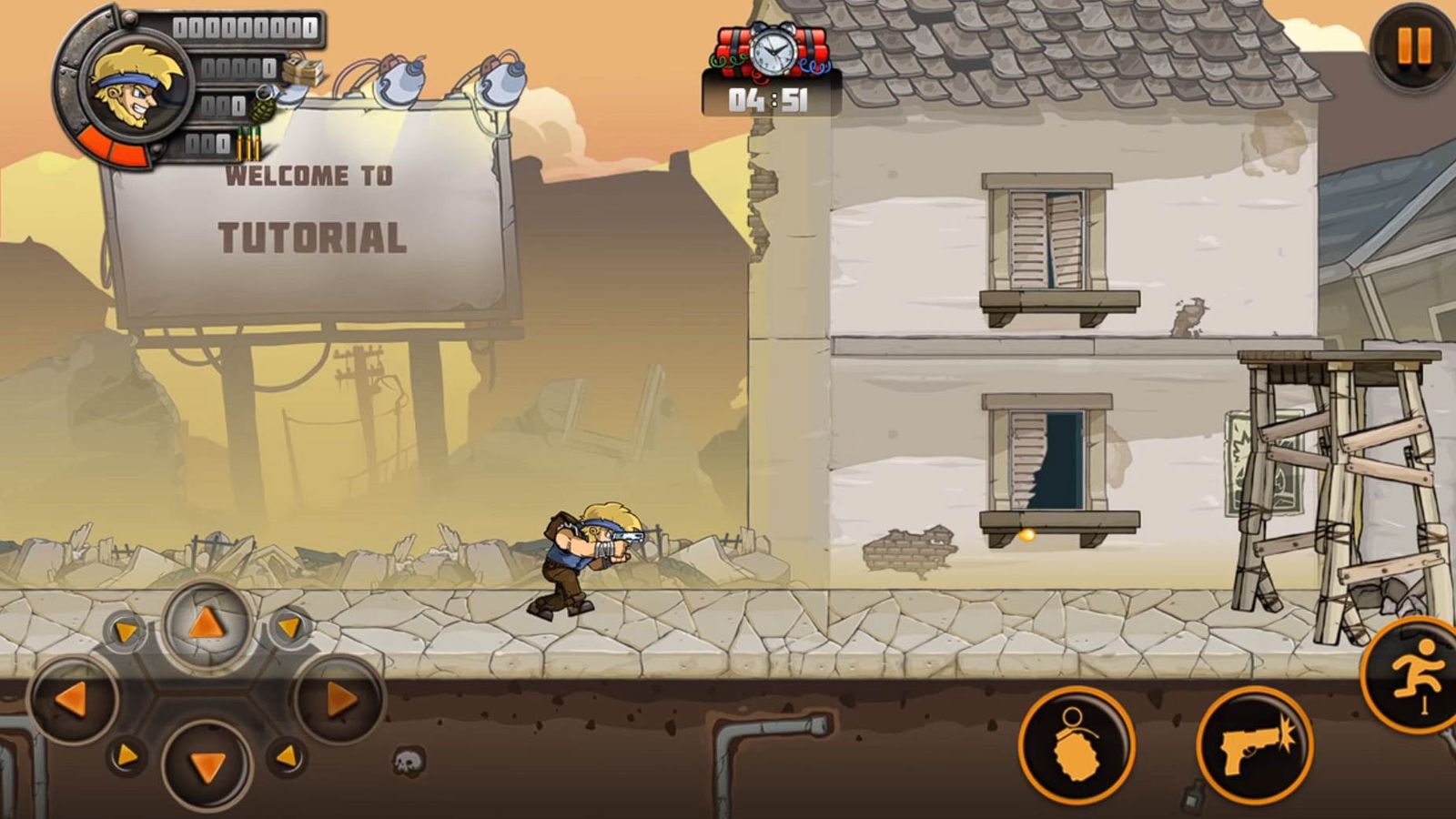Tap the down-left diagonal arrow

126,755
